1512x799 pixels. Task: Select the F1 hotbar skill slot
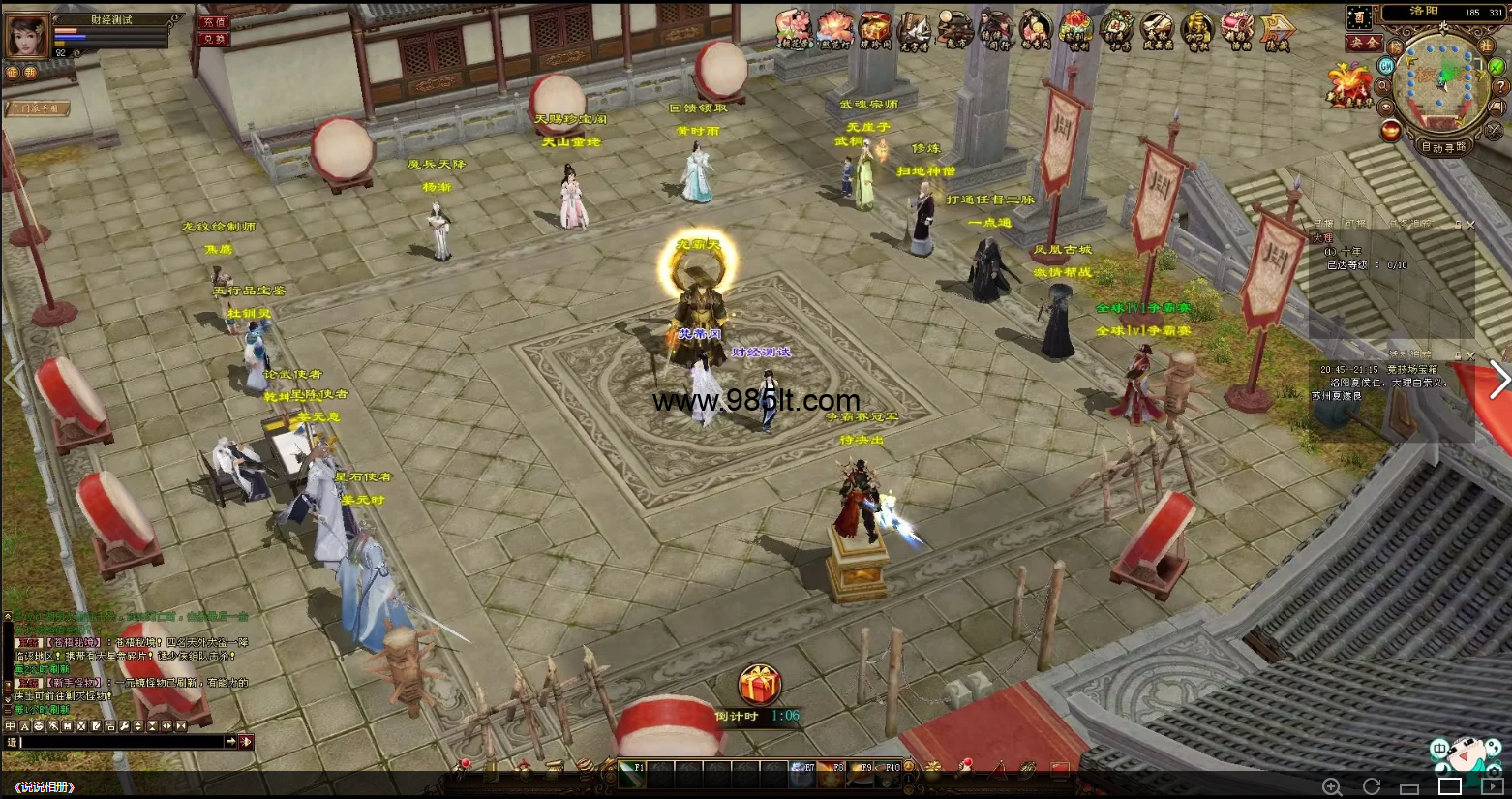tap(632, 772)
